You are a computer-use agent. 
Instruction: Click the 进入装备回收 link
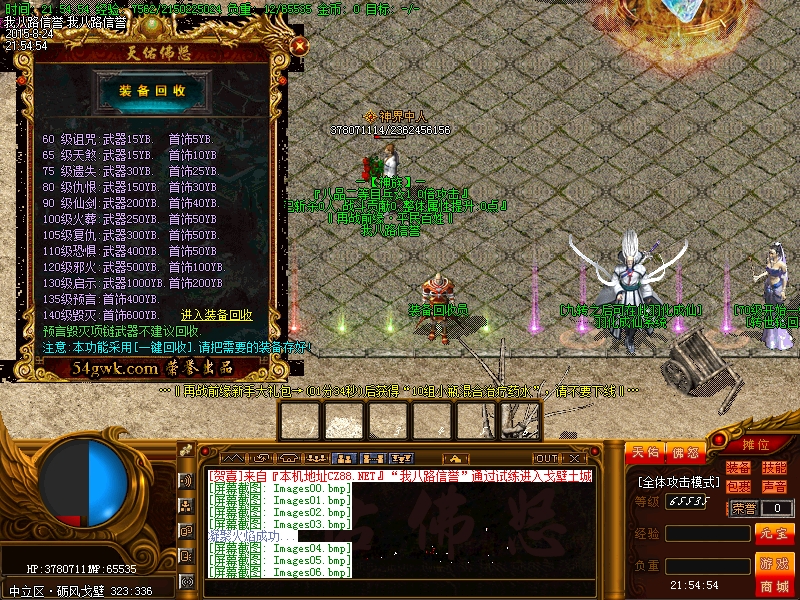[217, 315]
